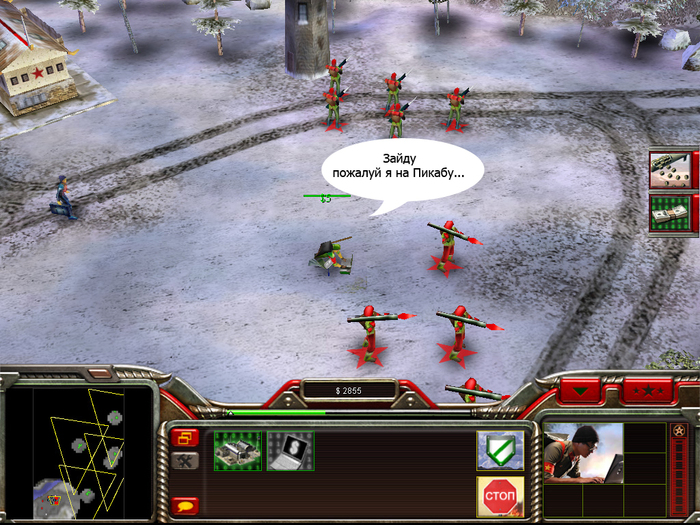Open the generals star promotion button
Screen dimensions: 700x525
click(x=645, y=387)
